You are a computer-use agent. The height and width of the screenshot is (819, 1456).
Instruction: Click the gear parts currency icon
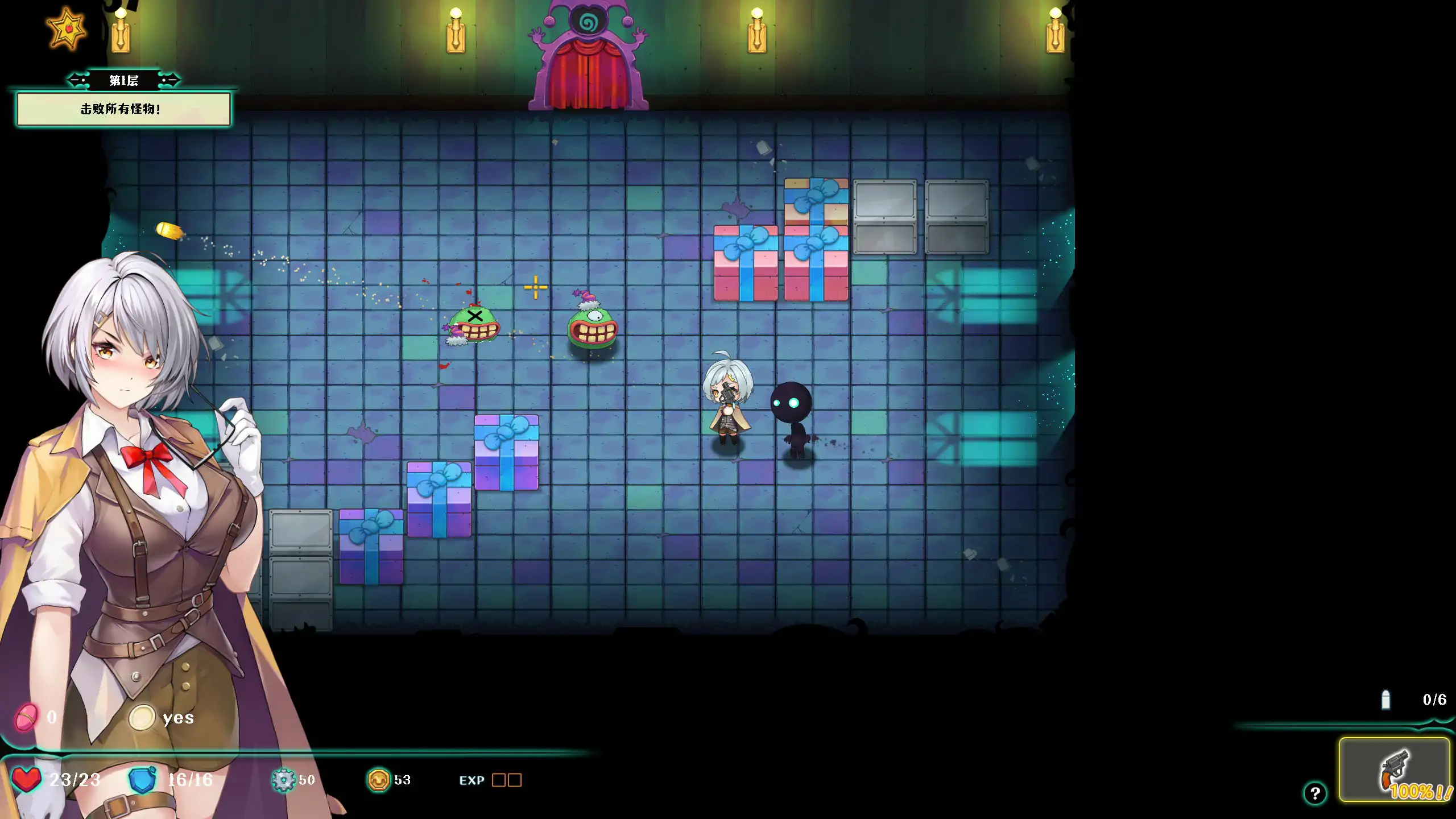pos(283,780)
